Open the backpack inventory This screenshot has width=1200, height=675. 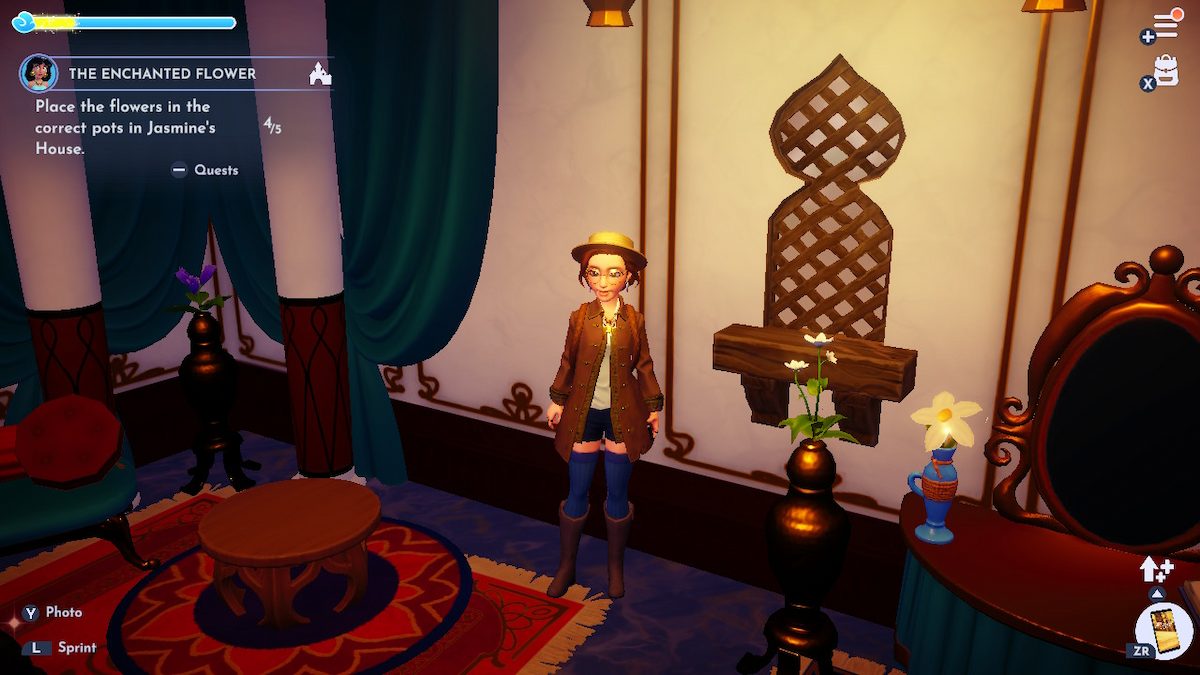1166,69
